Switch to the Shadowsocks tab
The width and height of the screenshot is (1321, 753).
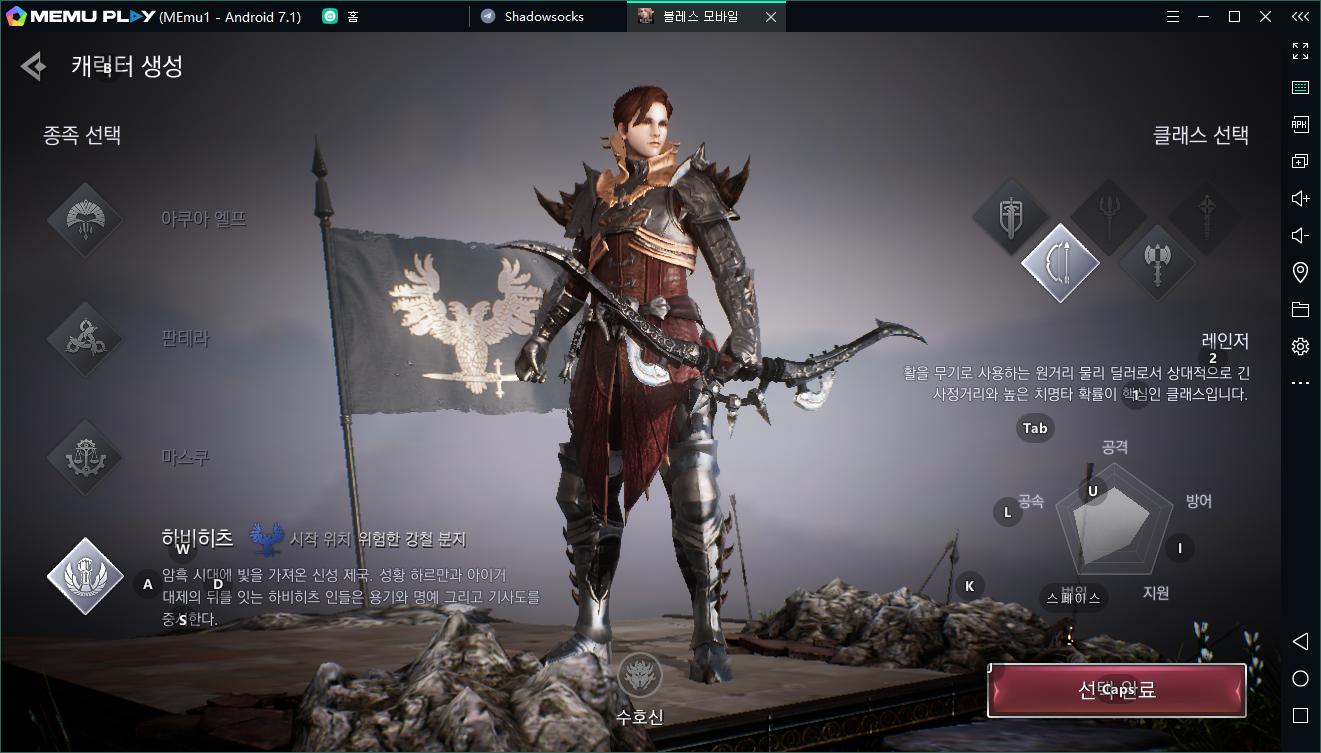click(x=543, y=16)
